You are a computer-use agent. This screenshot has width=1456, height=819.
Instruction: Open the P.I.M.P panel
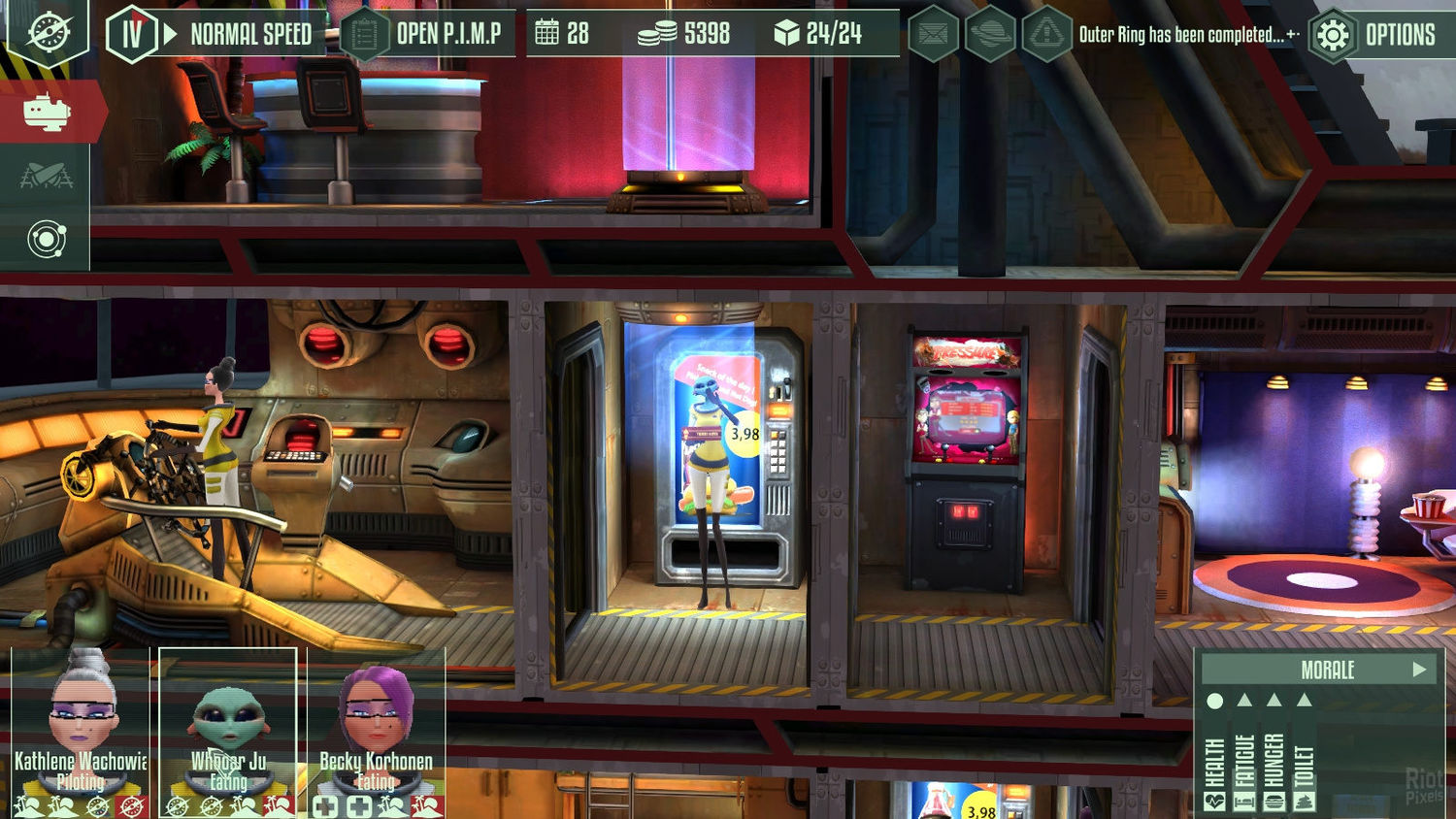[428, 35]
